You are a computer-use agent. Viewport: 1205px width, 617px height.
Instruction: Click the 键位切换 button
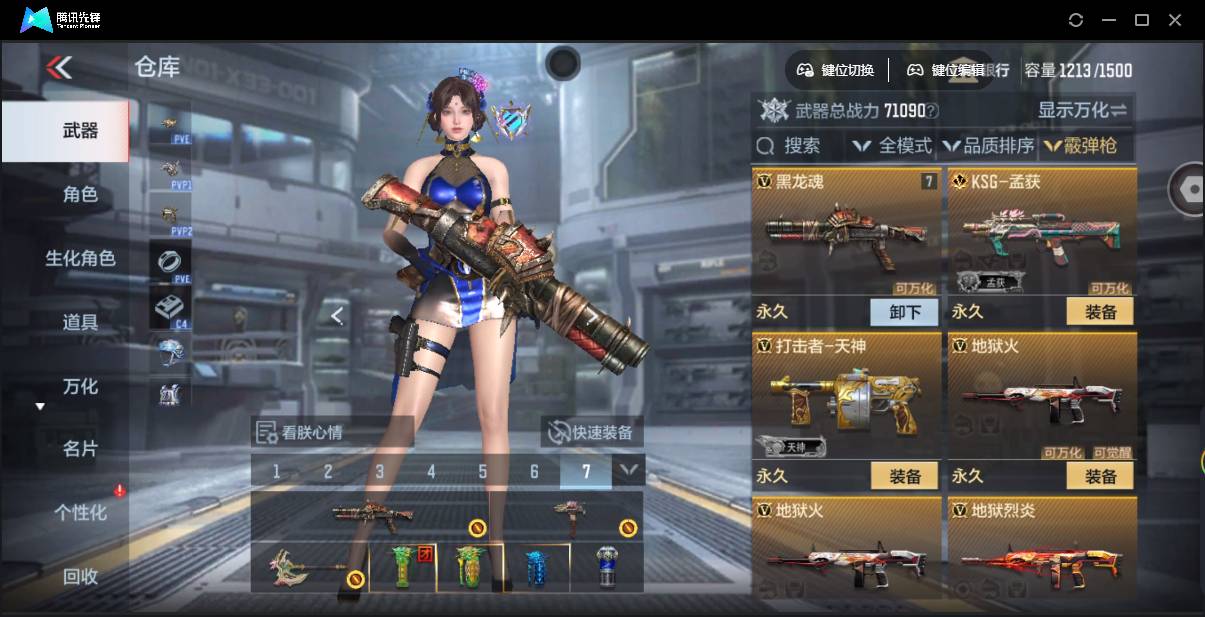coord(835,70)
